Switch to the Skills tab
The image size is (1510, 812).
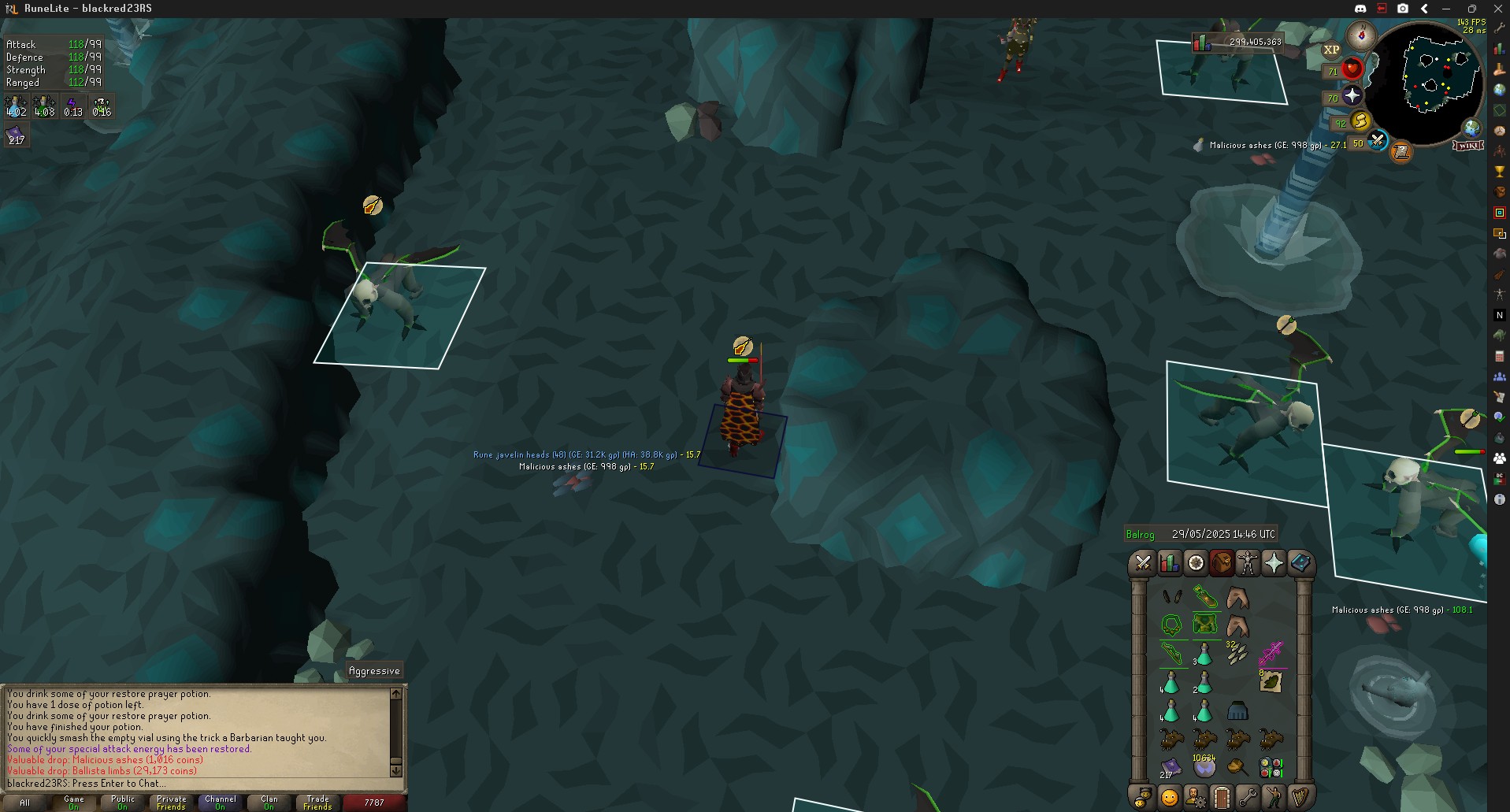point(1170,564)
